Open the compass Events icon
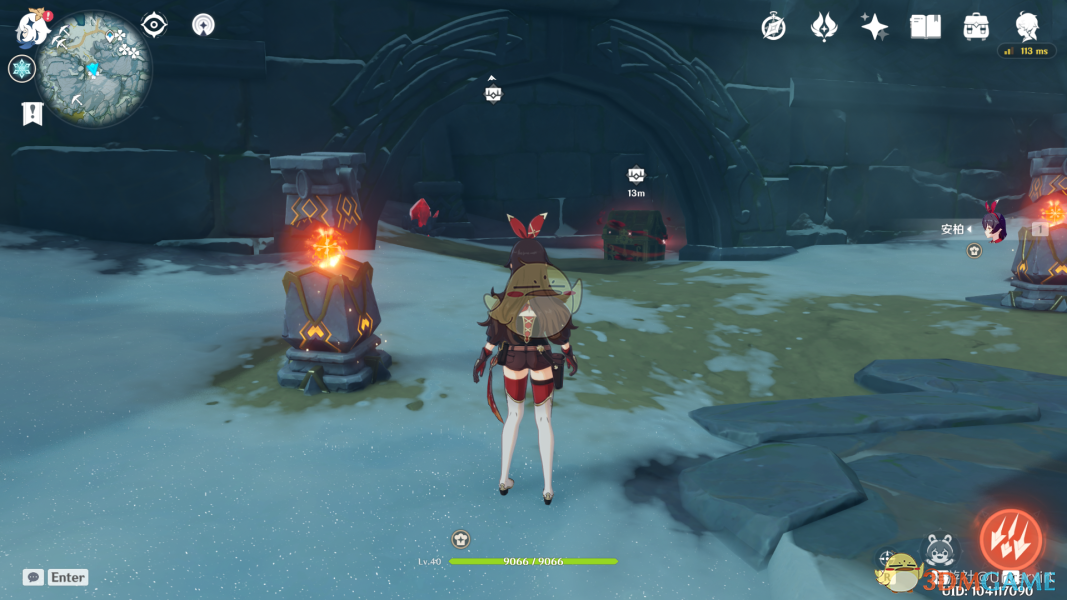The width and height of the screenshot is (1067, 600). [x=773, y=27]
